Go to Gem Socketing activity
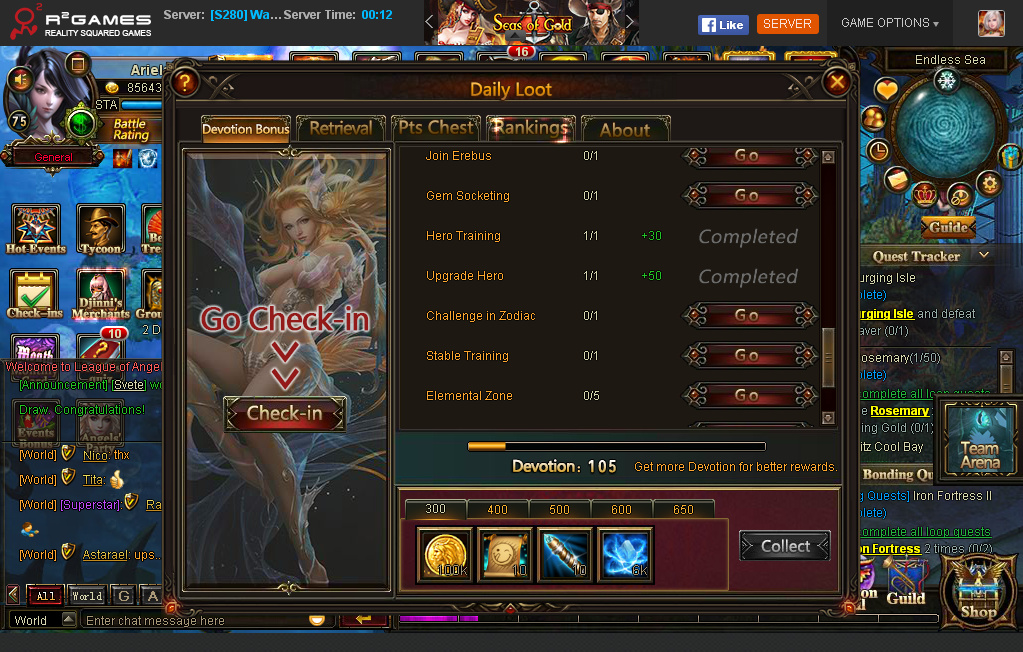 [747, 196]
